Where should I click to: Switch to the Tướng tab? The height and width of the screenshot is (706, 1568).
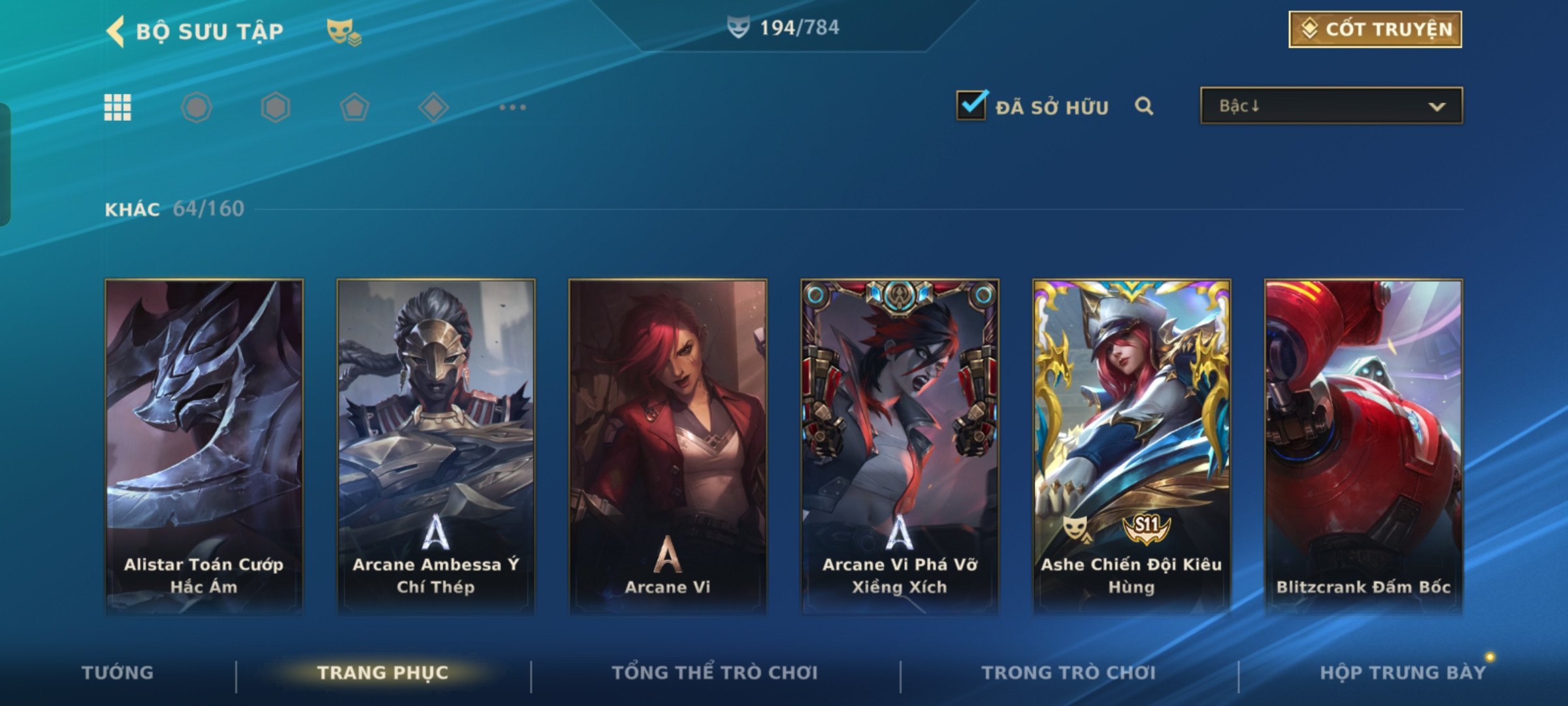(x=118, y=673)
